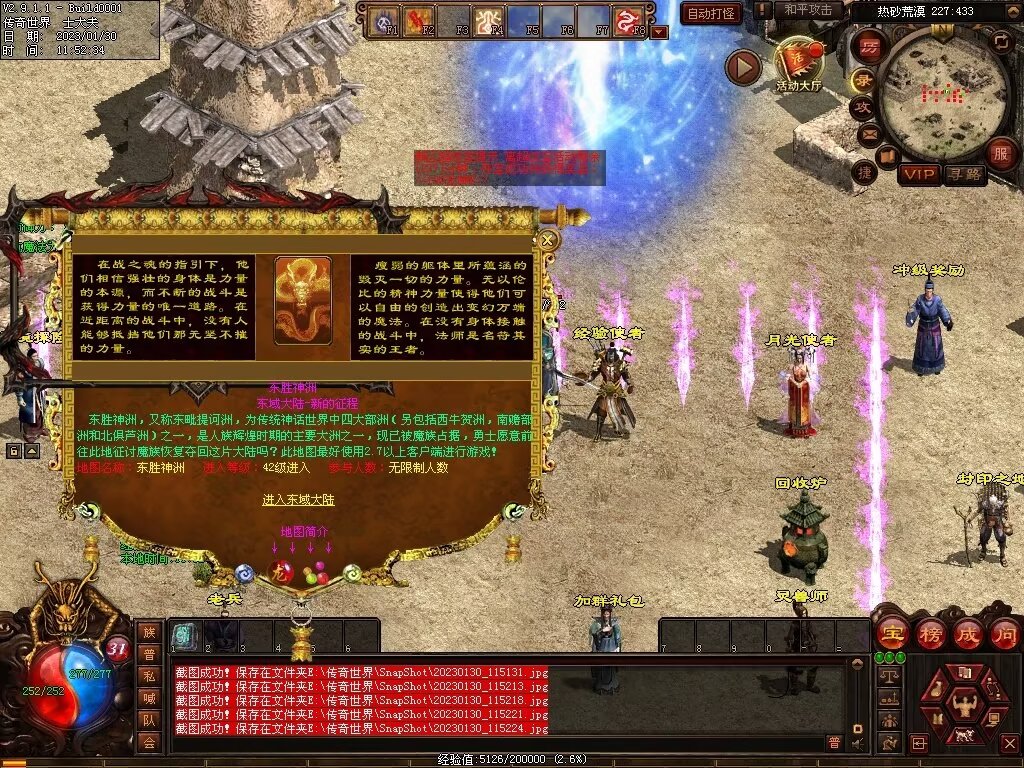
Task: Open the 问 help button
Action: 1004,634
